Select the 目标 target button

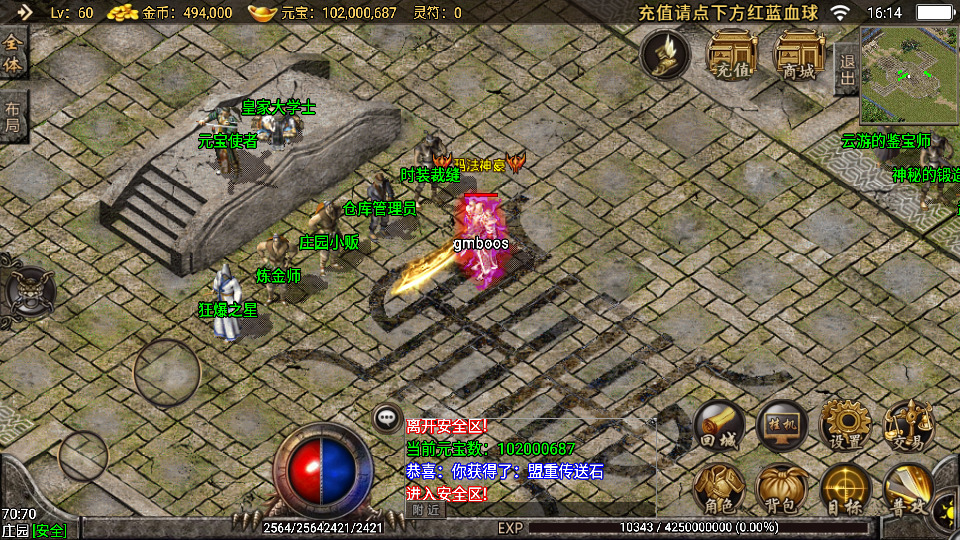click(x=846, y=489)
